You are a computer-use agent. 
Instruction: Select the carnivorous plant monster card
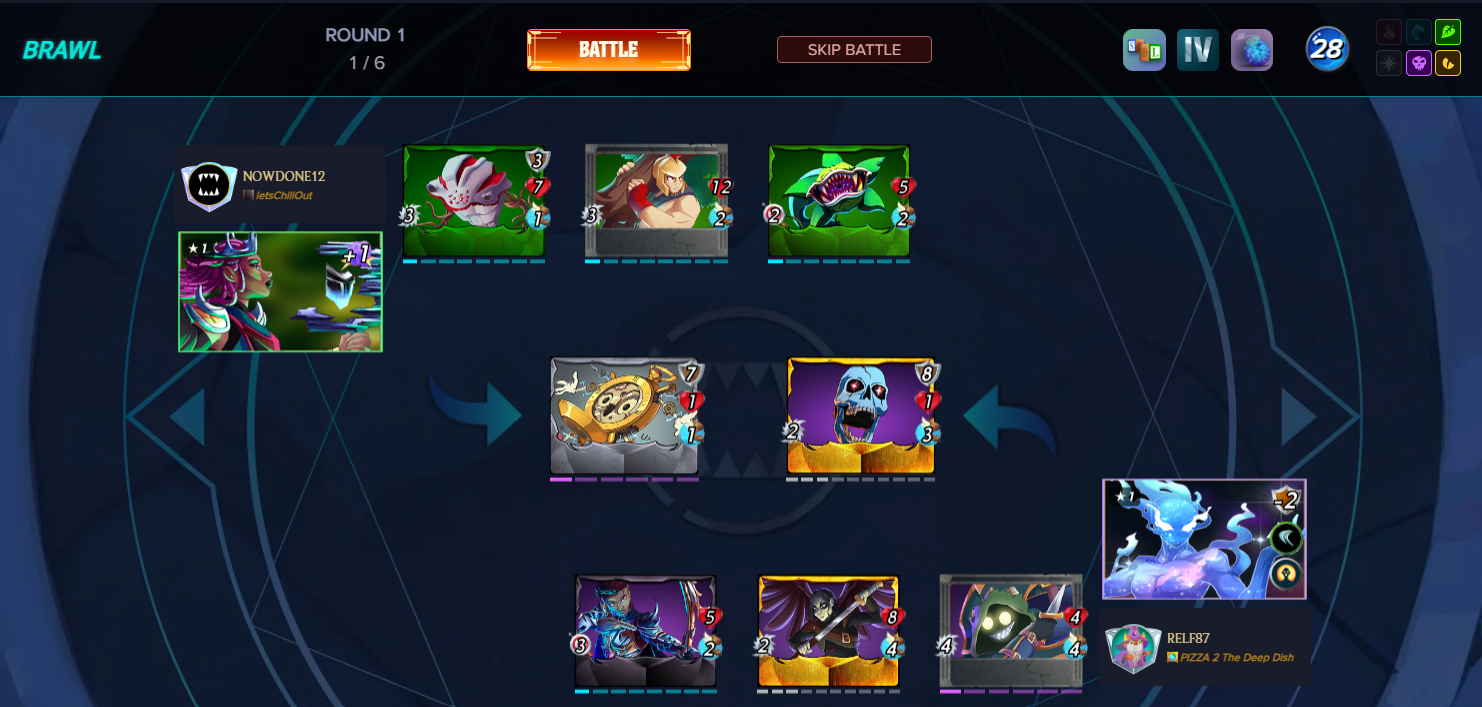click(x=839, y=201)
